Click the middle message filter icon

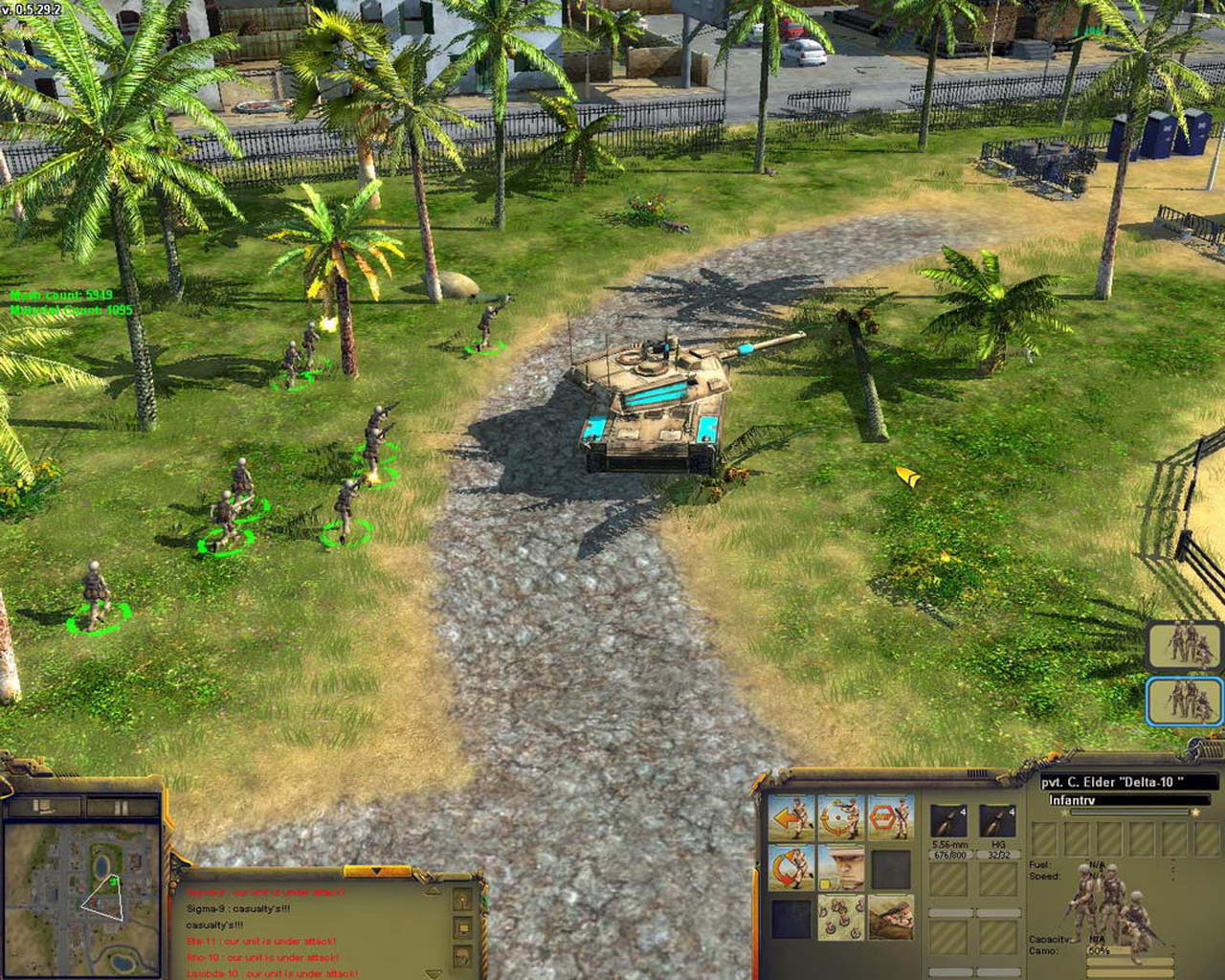(x=462, y=927)
